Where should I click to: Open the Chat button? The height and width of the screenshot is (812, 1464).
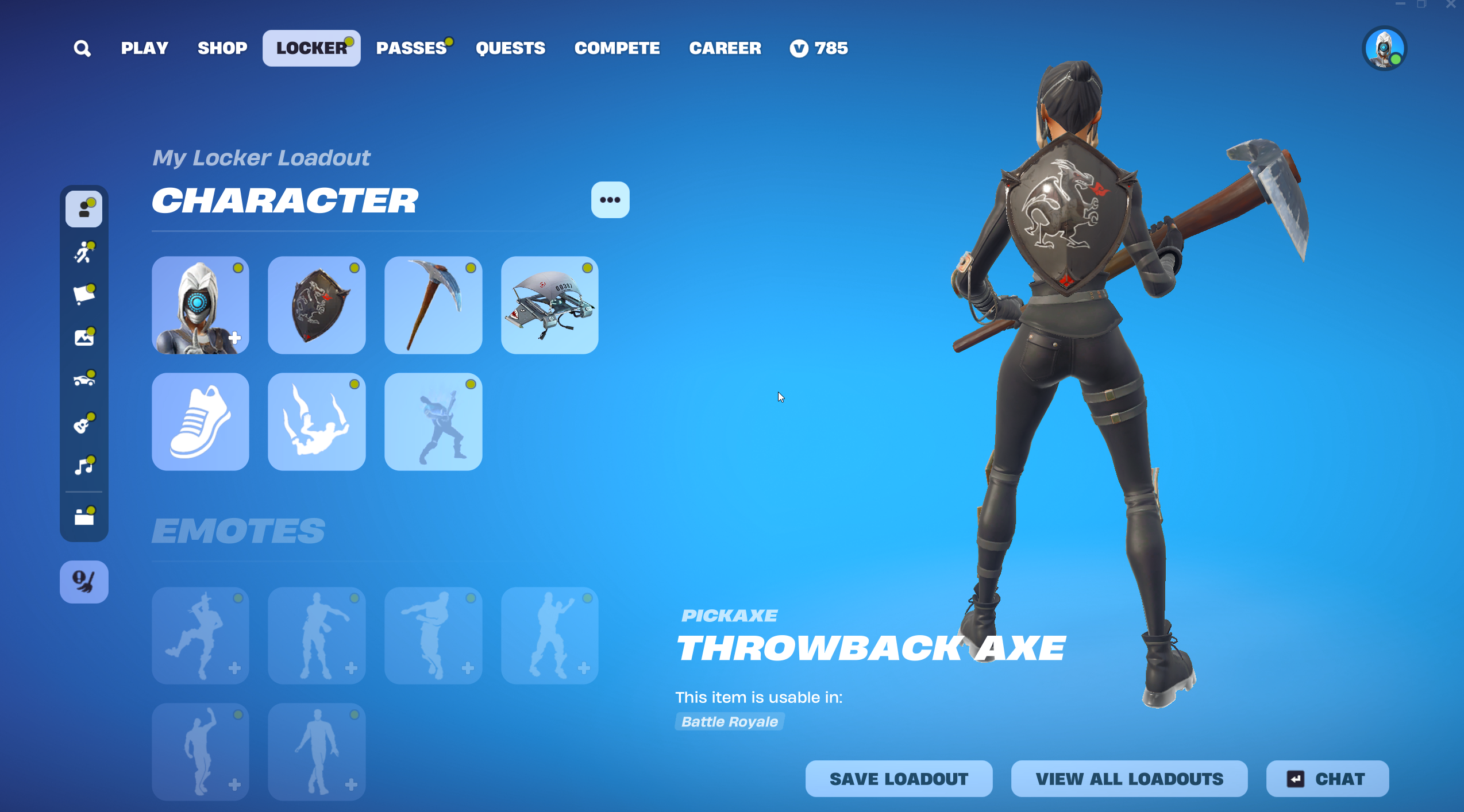tap(1327, 779)
